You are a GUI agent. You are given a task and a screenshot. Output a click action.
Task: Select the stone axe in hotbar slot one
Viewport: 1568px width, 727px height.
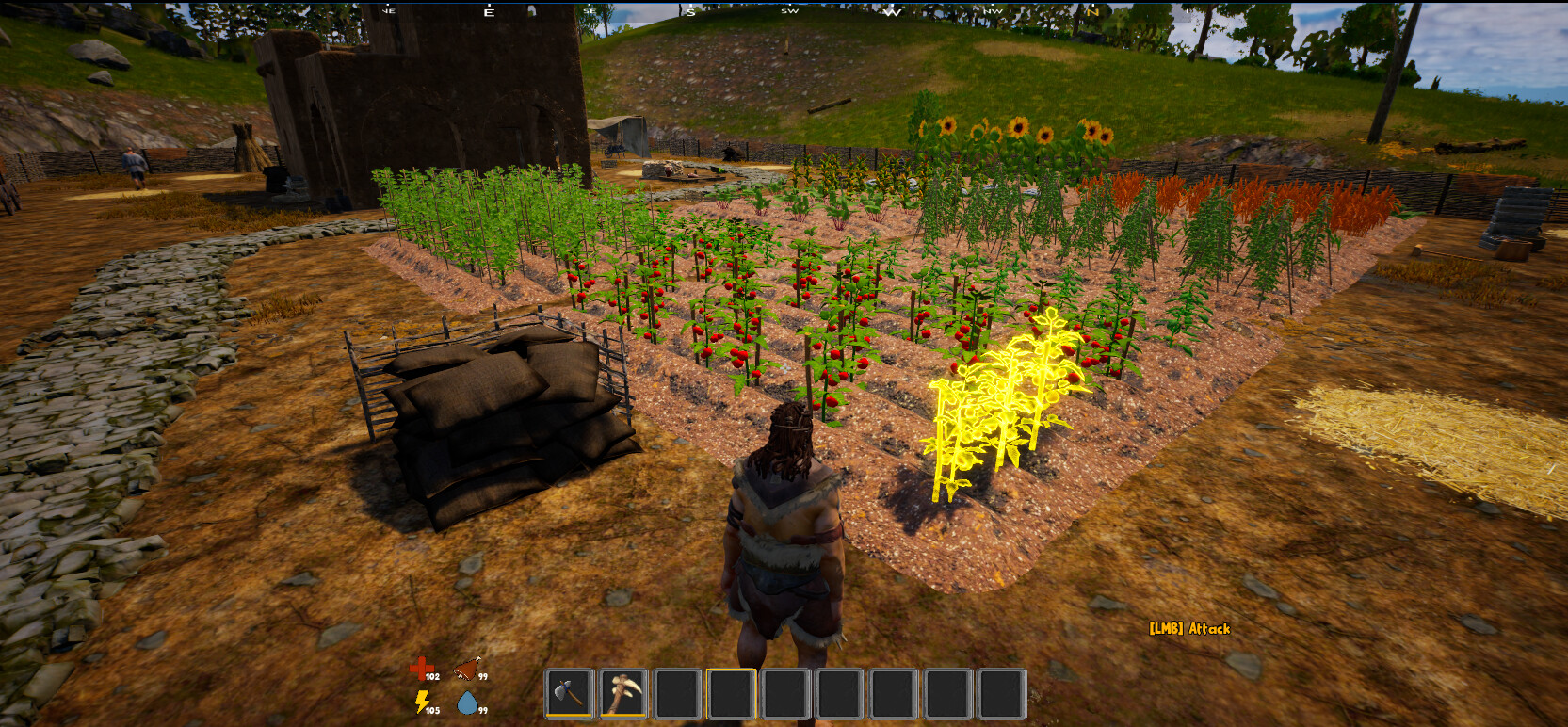(569, 693)
